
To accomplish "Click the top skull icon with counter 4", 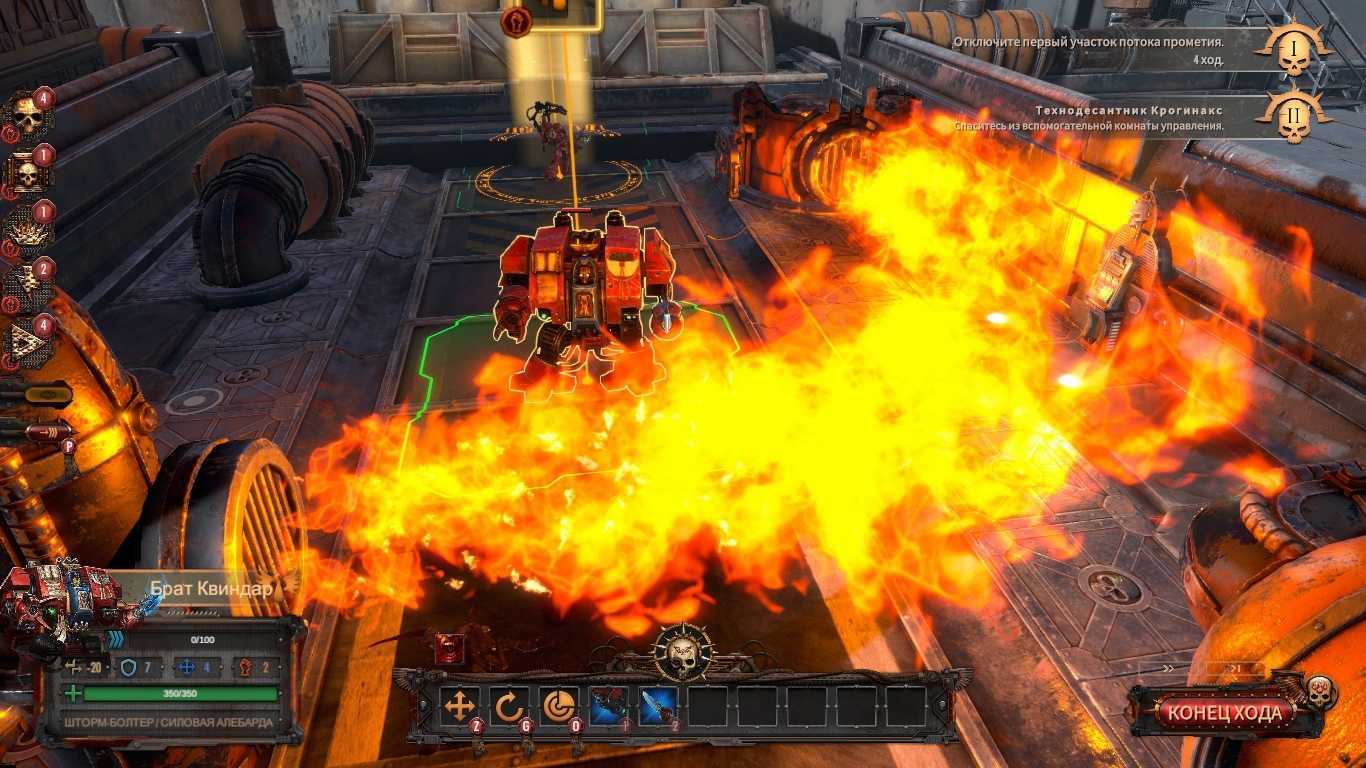I will [x=27, y=115].
